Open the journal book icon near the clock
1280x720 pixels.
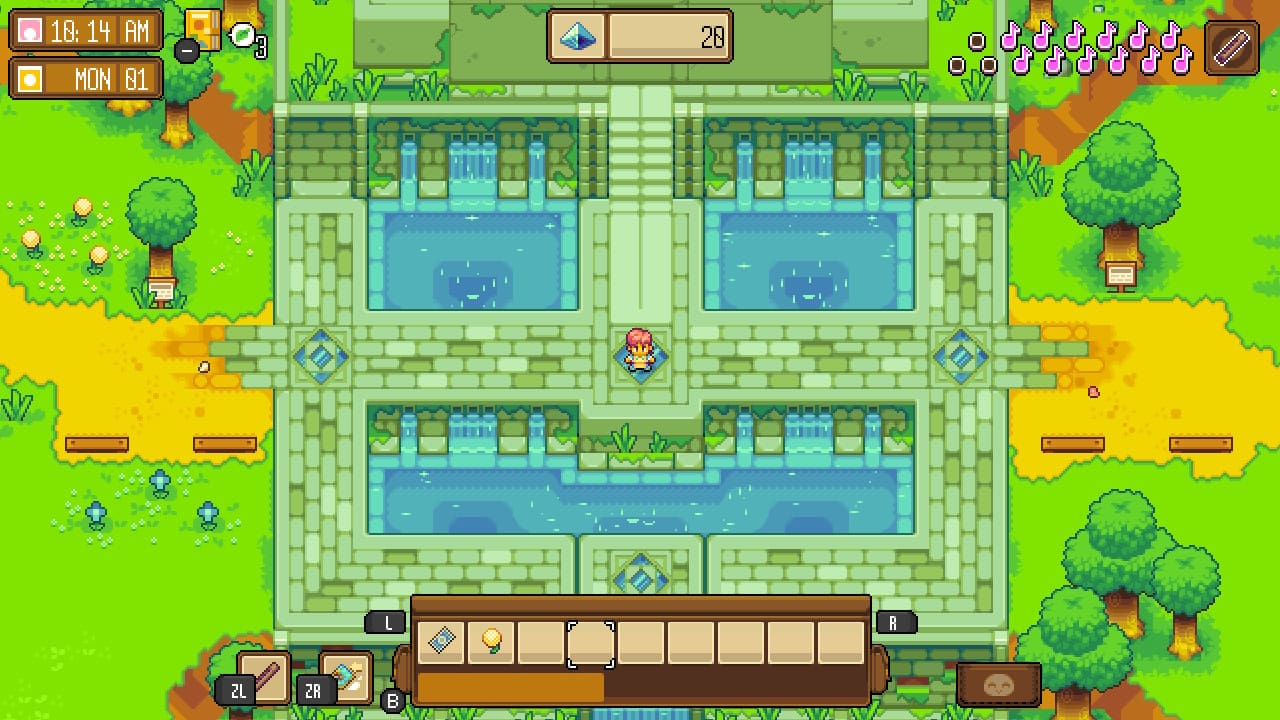(x=202, y=28)
